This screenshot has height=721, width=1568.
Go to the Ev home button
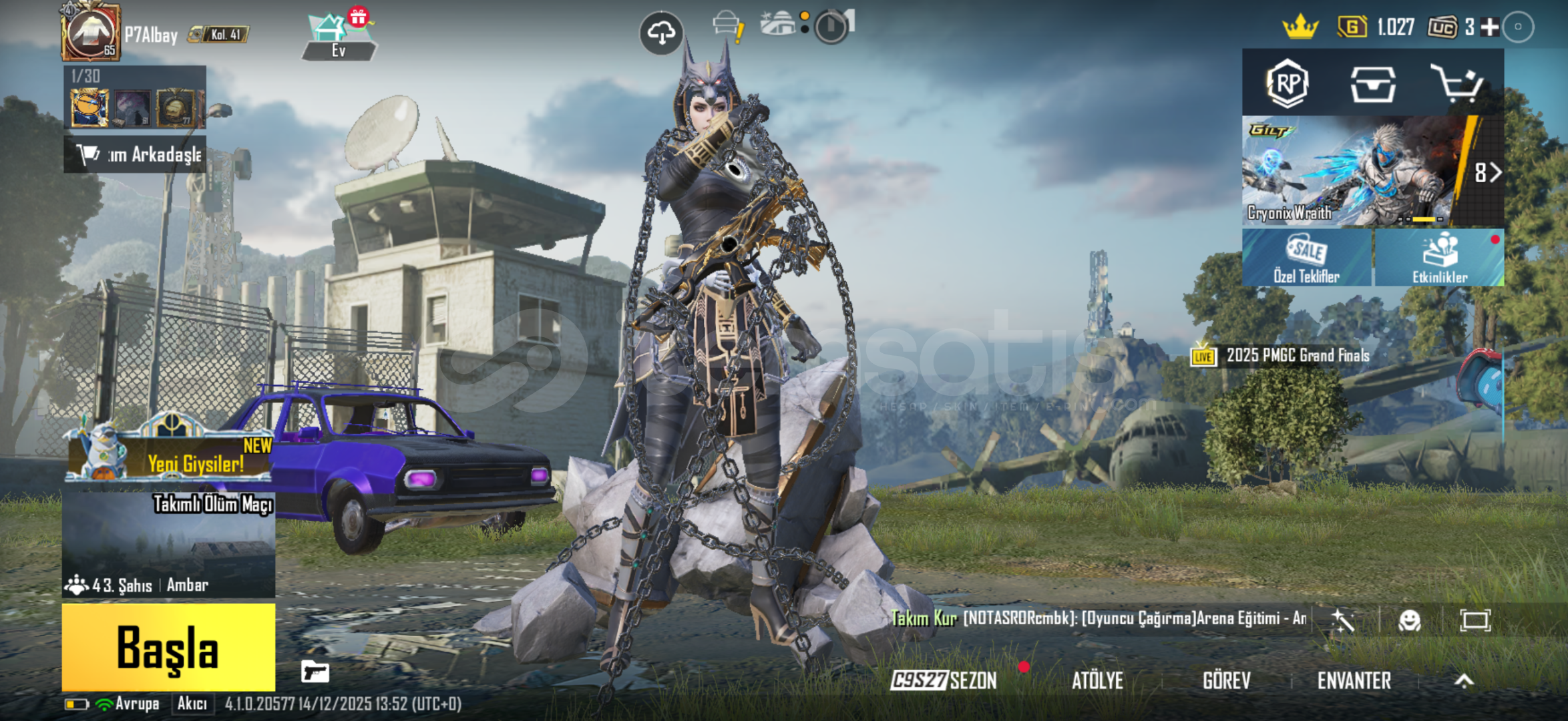tap(339, 37)
